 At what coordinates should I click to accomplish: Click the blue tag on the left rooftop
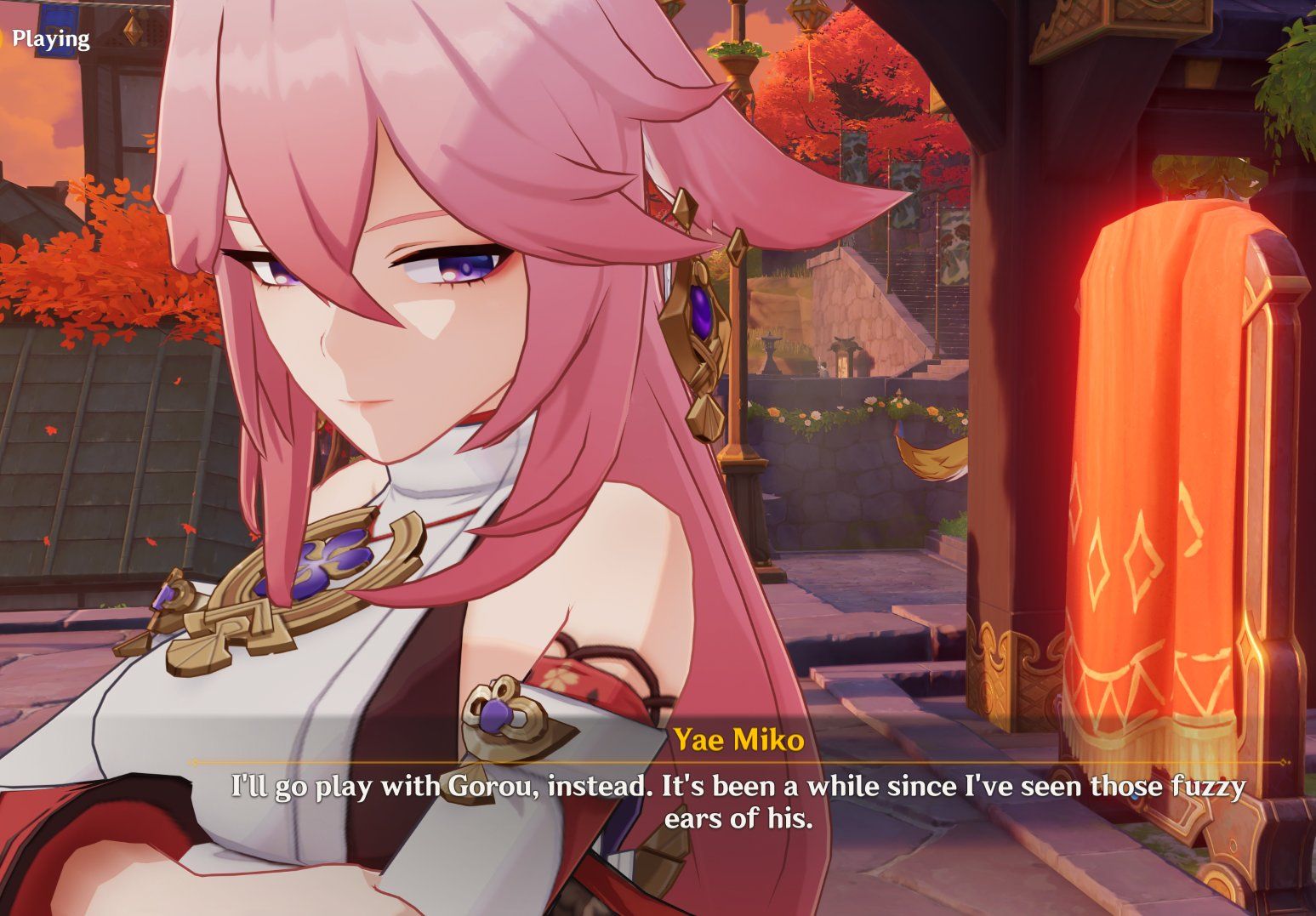(57, 31)
